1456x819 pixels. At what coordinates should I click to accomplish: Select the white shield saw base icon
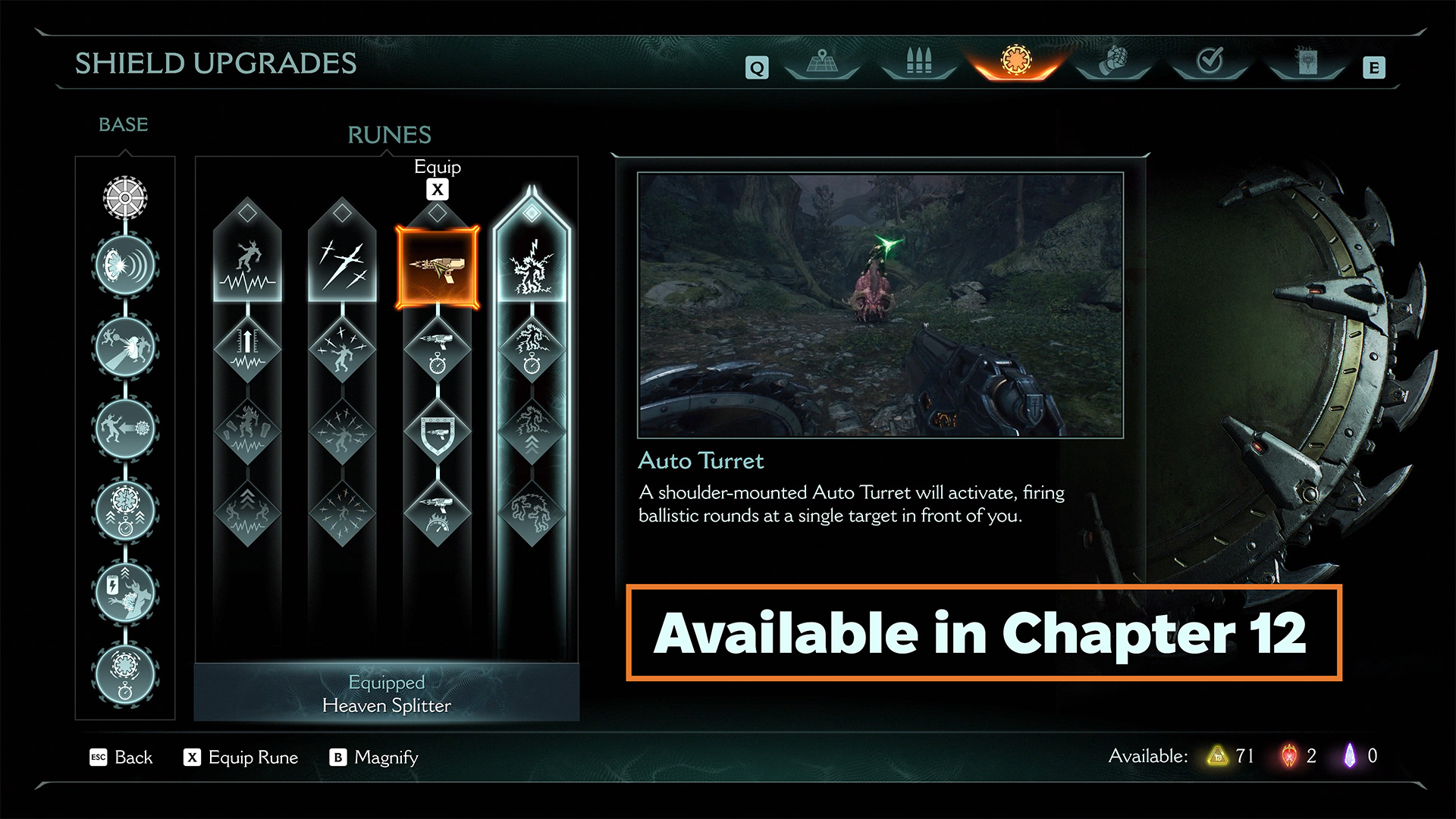coord(125,197)
